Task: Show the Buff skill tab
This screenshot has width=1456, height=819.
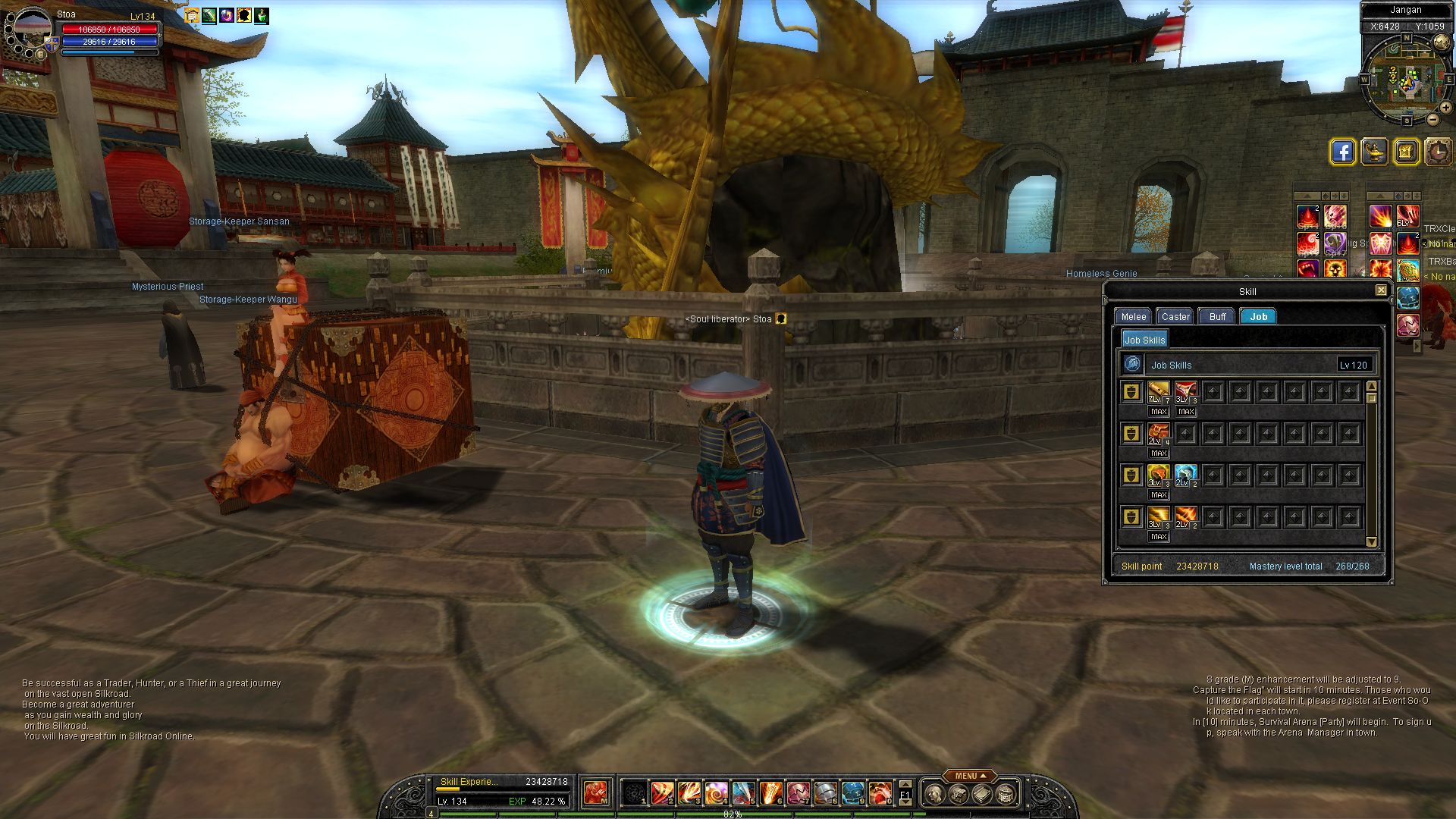Action: pos(1217,317)
